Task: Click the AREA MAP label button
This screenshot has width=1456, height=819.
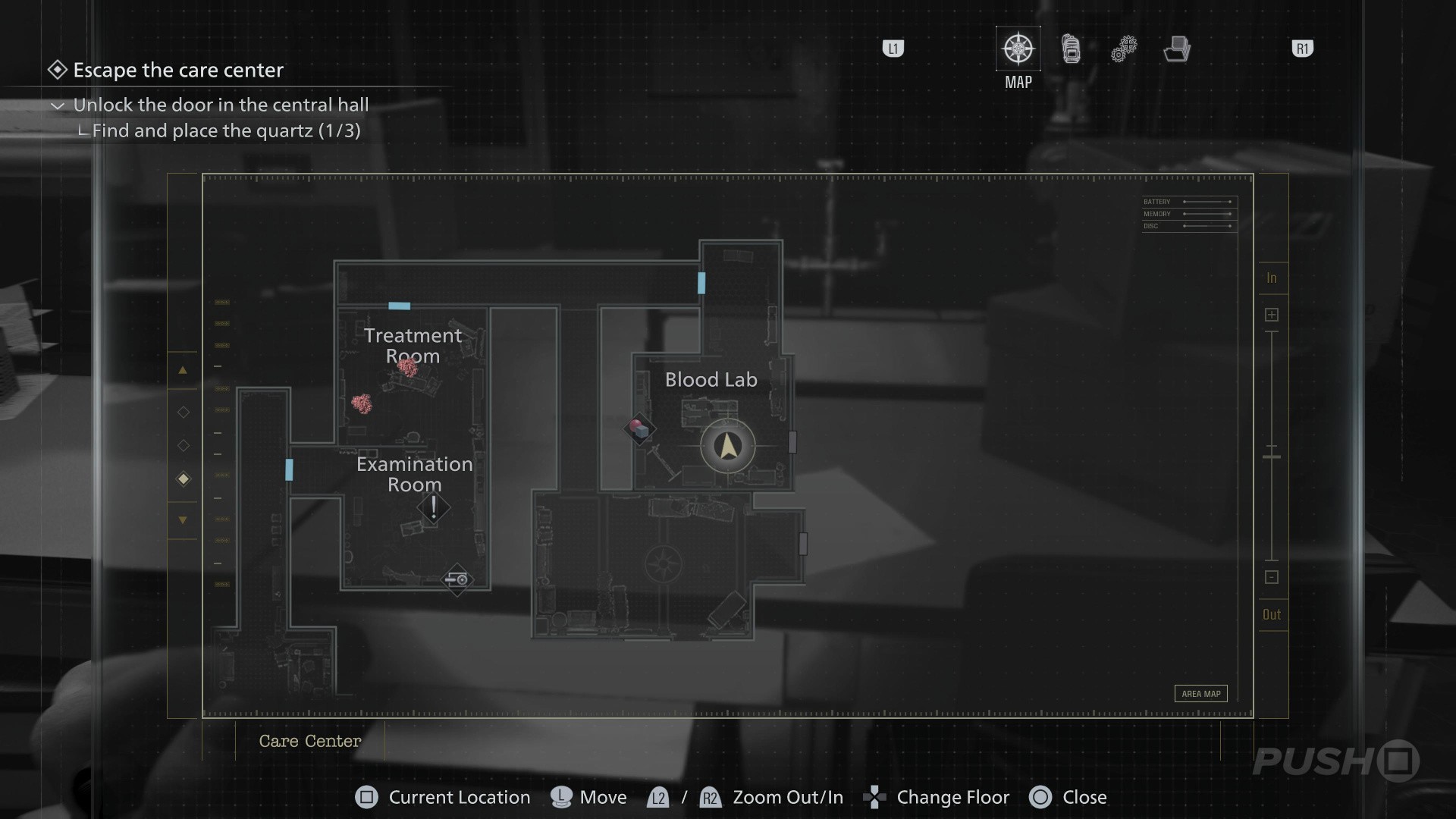Action: tap(1201, 694)
